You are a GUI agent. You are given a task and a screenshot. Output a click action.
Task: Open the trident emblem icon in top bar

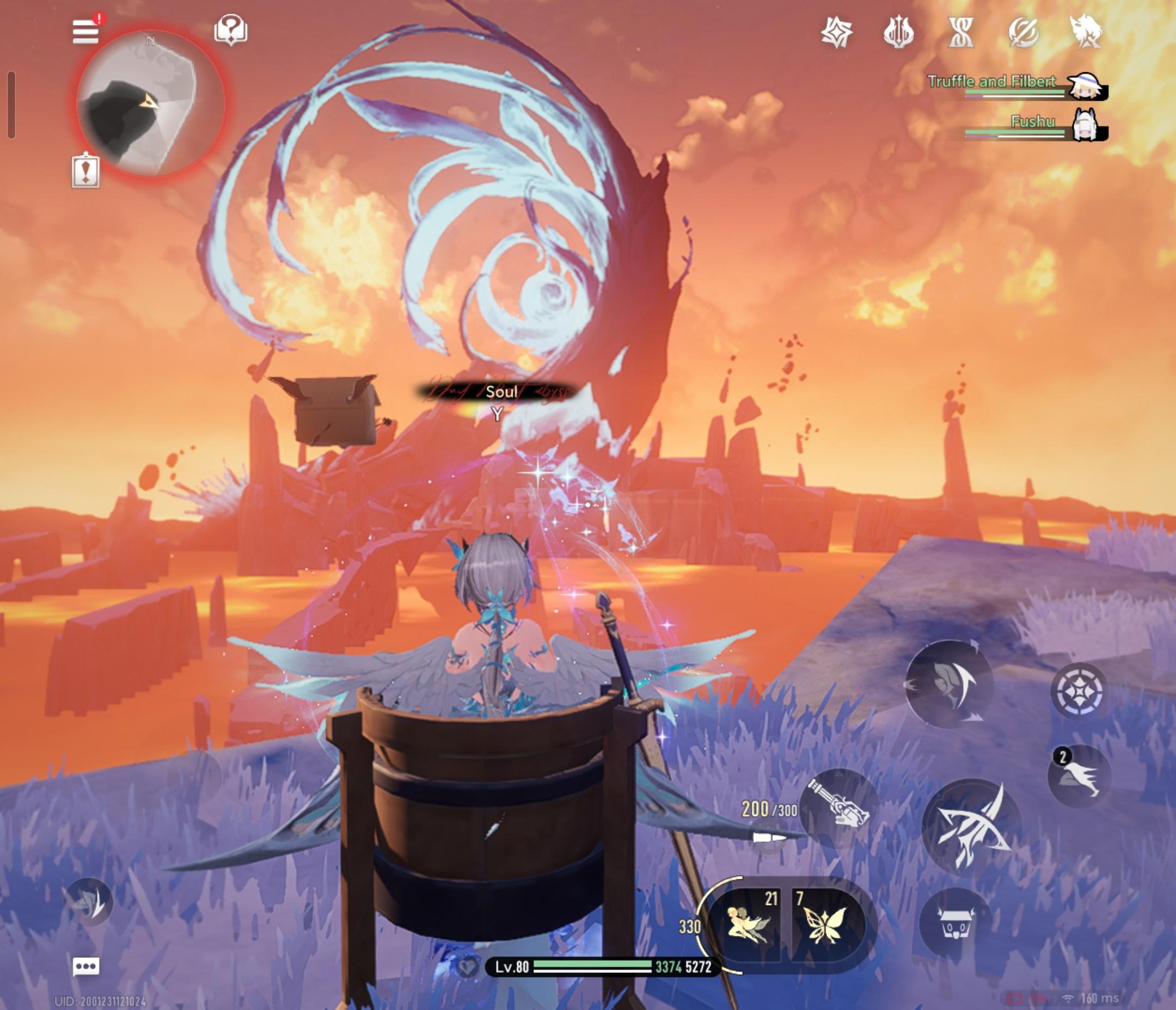pos(899,32)
